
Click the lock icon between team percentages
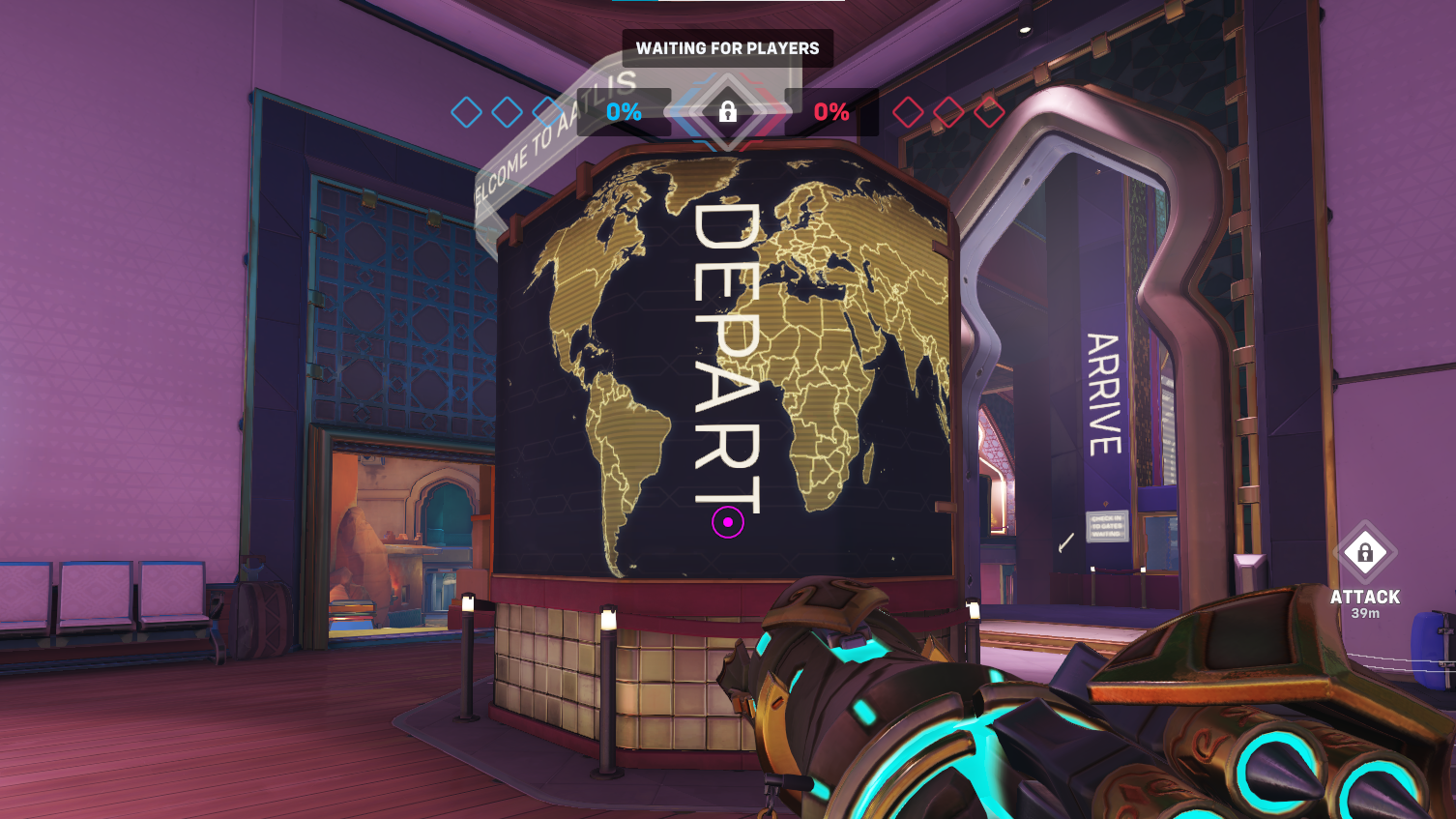point(728,109)
